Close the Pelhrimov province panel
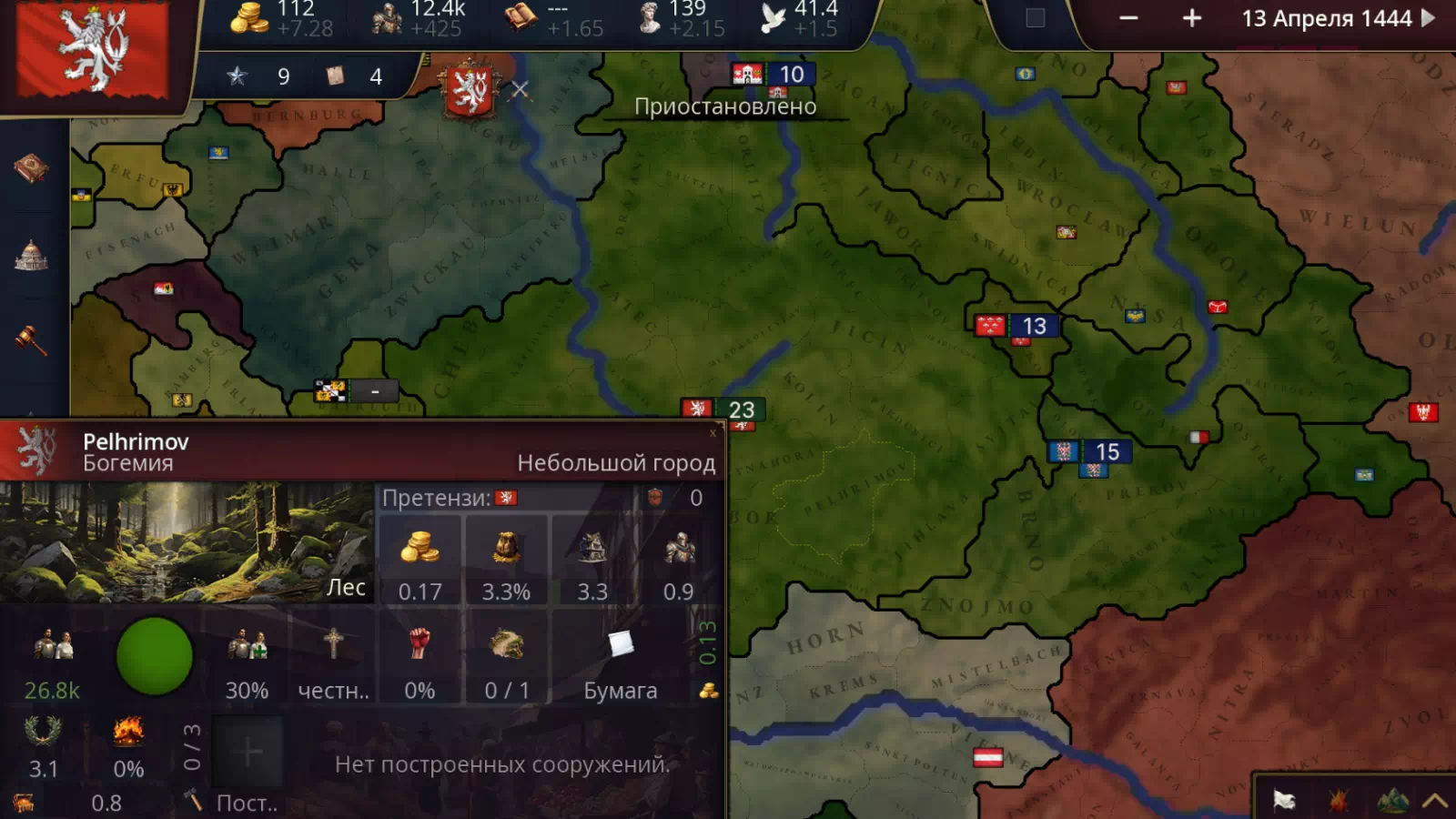 (x=713, y=433)
